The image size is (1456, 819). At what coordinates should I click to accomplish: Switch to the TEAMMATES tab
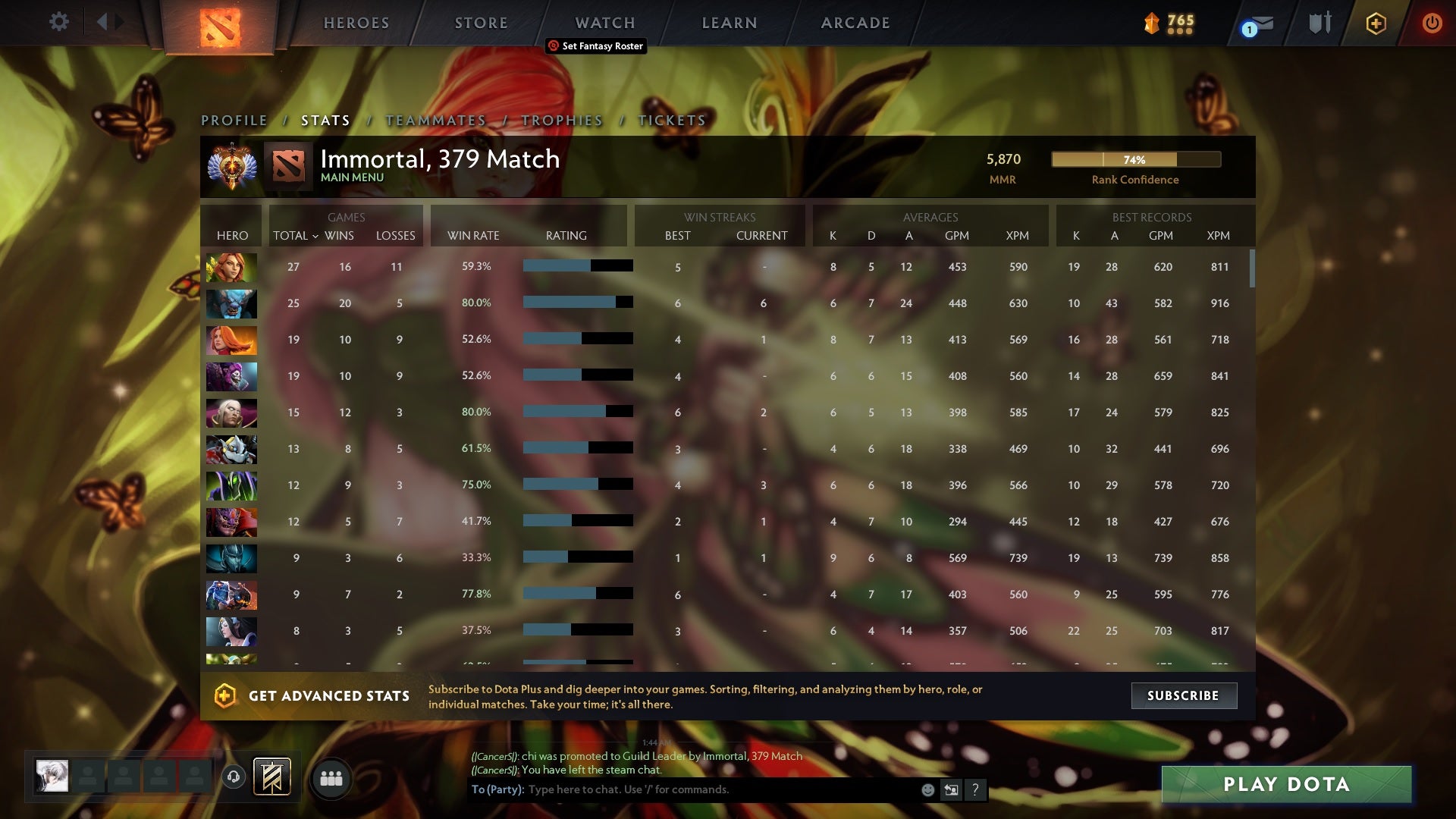click(x=435, y=120)
